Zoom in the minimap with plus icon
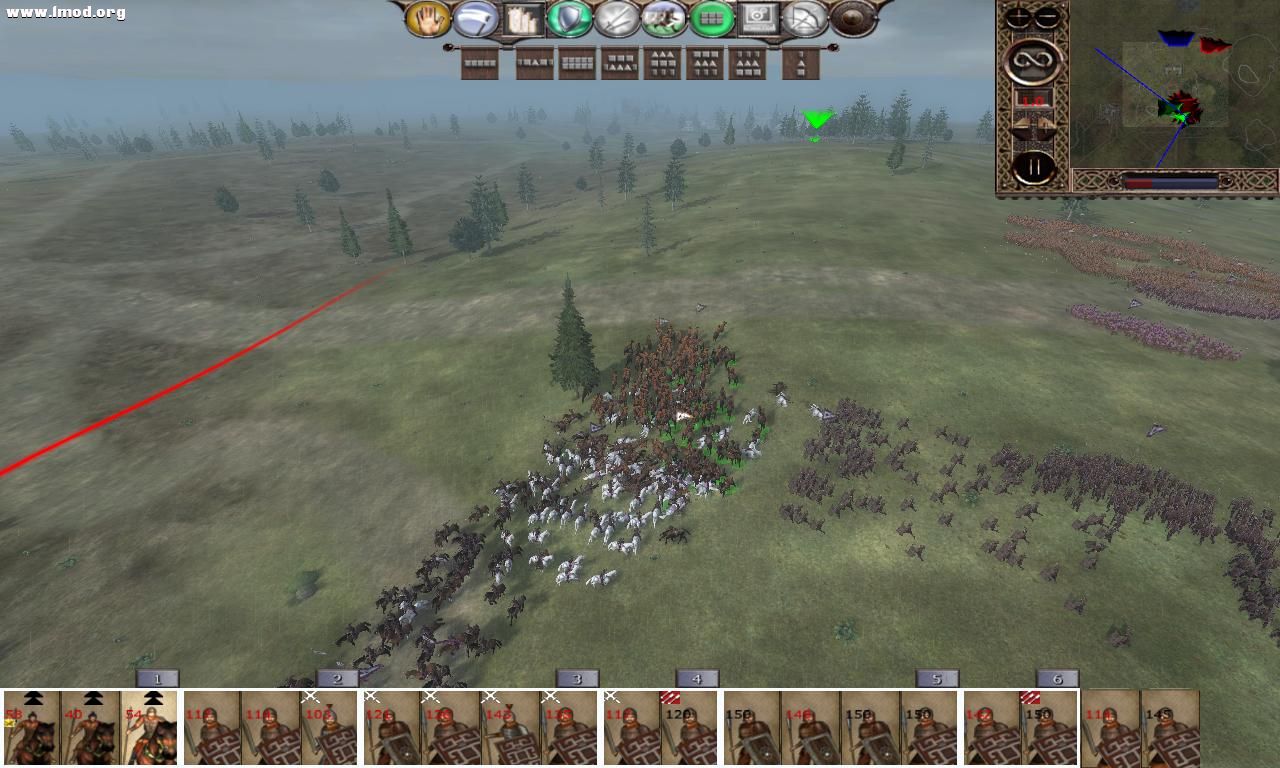This screenshot has height=768, width=1280. [1019, 14]
